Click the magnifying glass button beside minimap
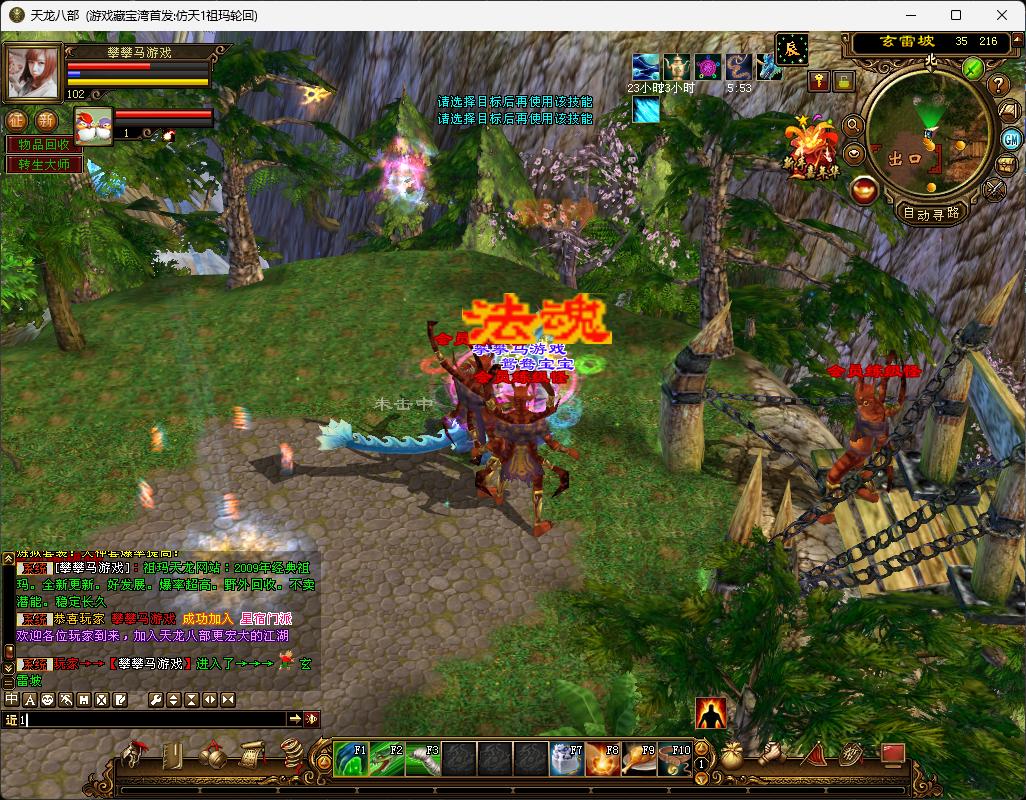This screenshot has height=800, width=1026. [x=853, y=125]
